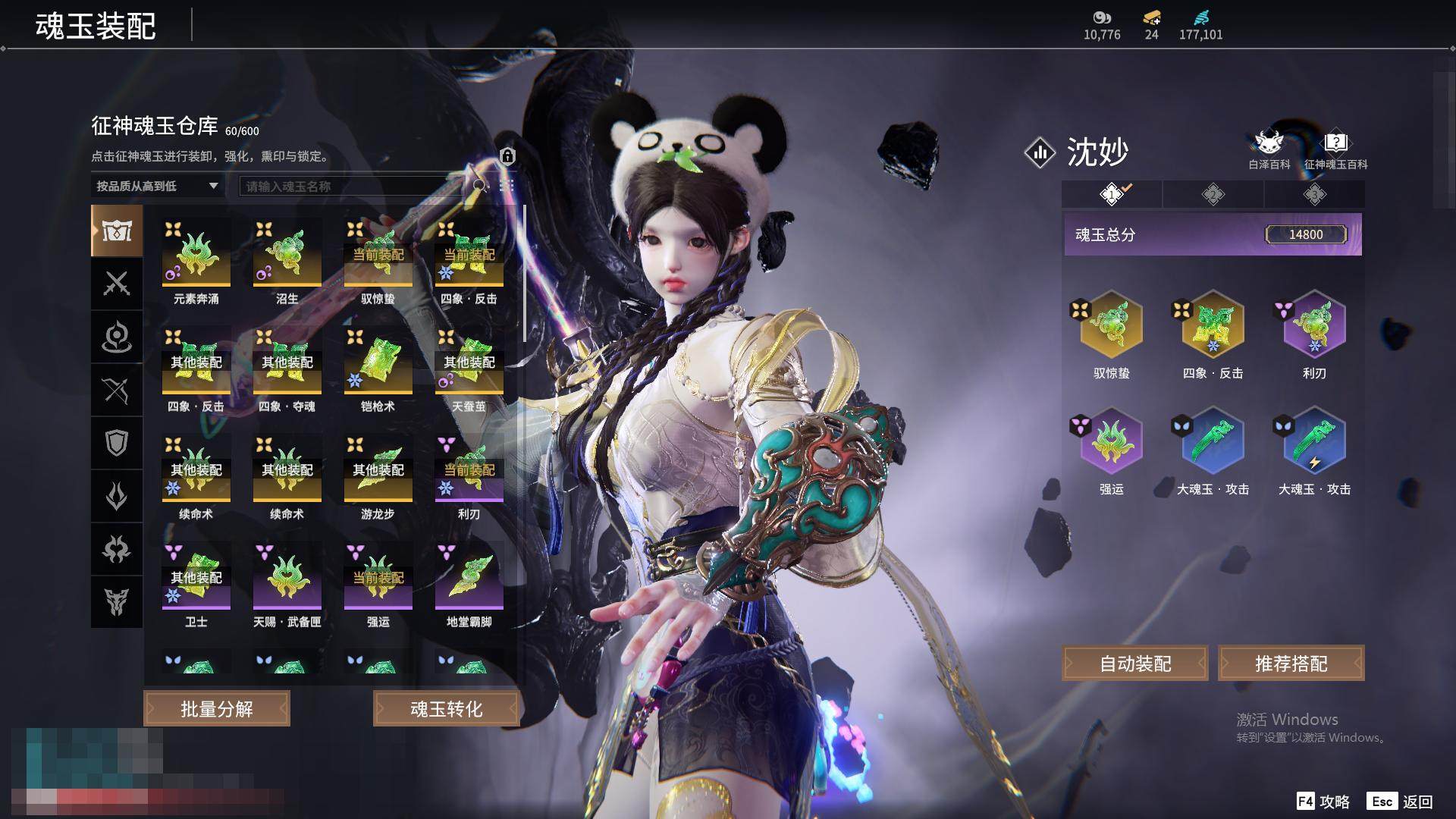Select the shield category tab
The width and height of the screenshot is (1456, 819).
(x=117, y=443)
